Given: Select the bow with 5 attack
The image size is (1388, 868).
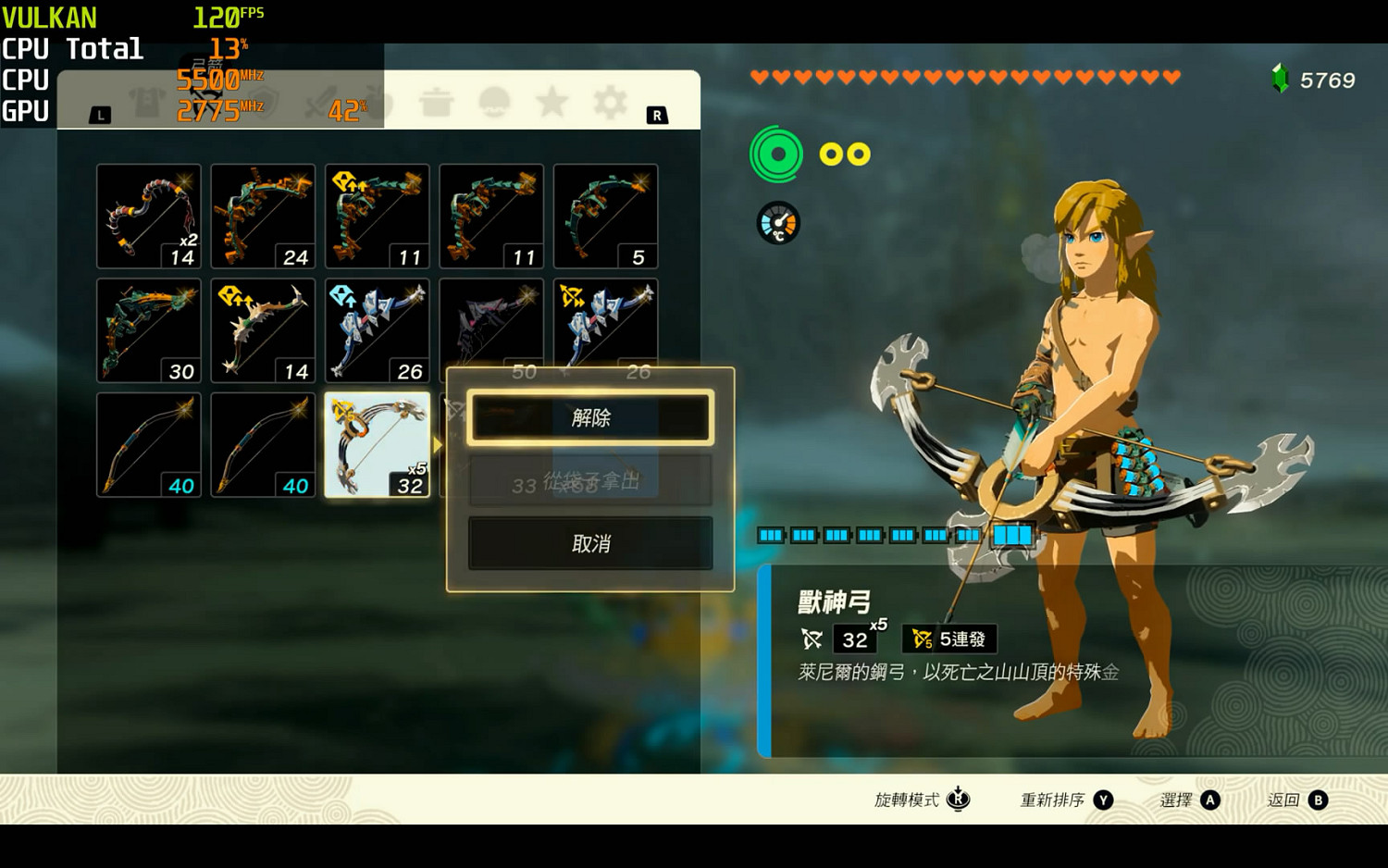Looking at the screenshot, I should pos(605,217).
